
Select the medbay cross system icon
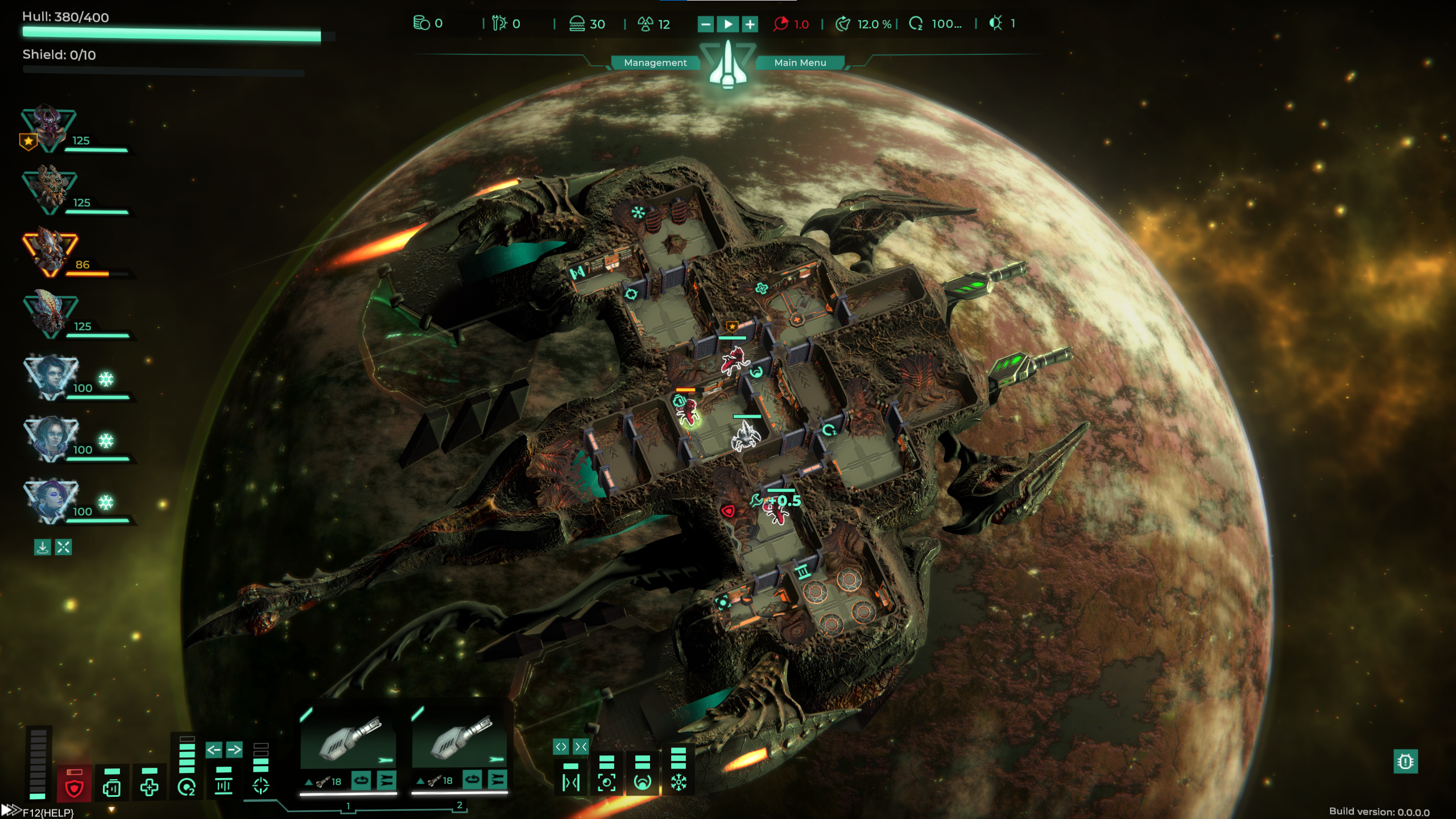click(149, 787)
